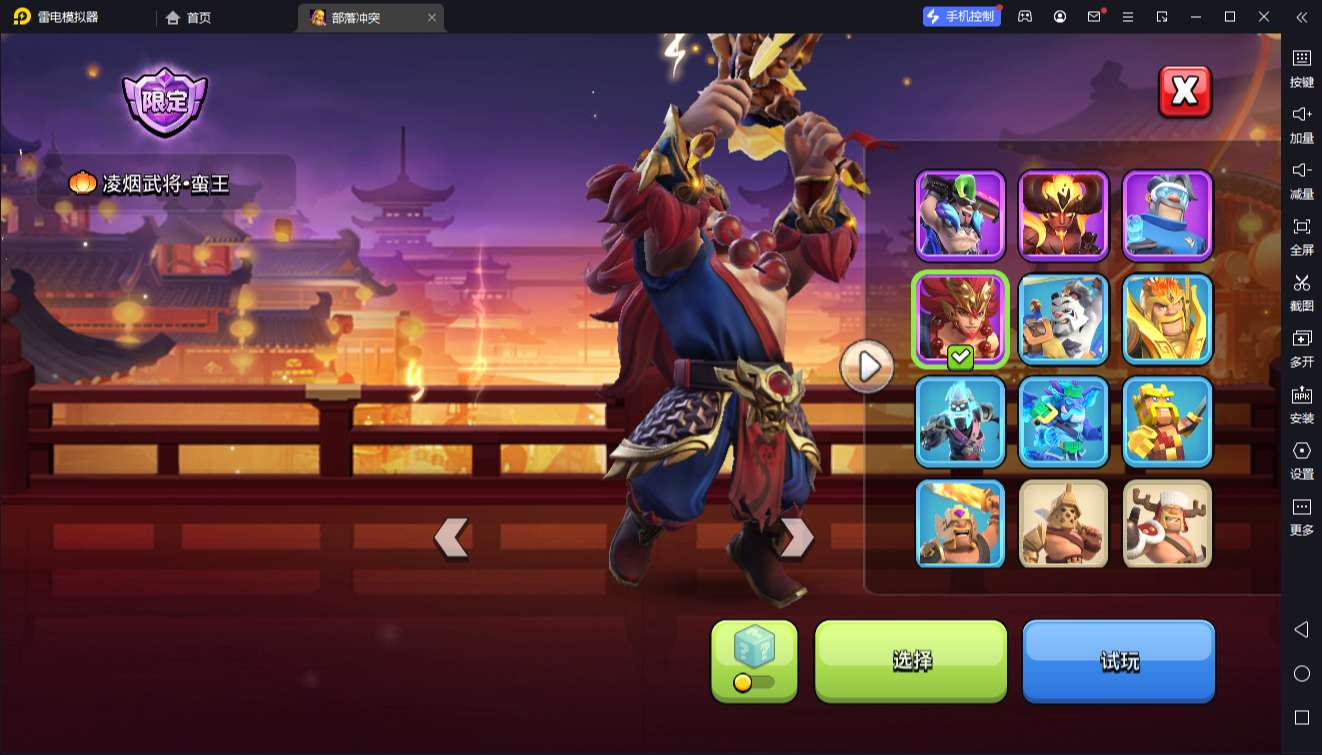Select the blocky pixel king skin
The image size is (1322, 755).
click(1167, 421)
